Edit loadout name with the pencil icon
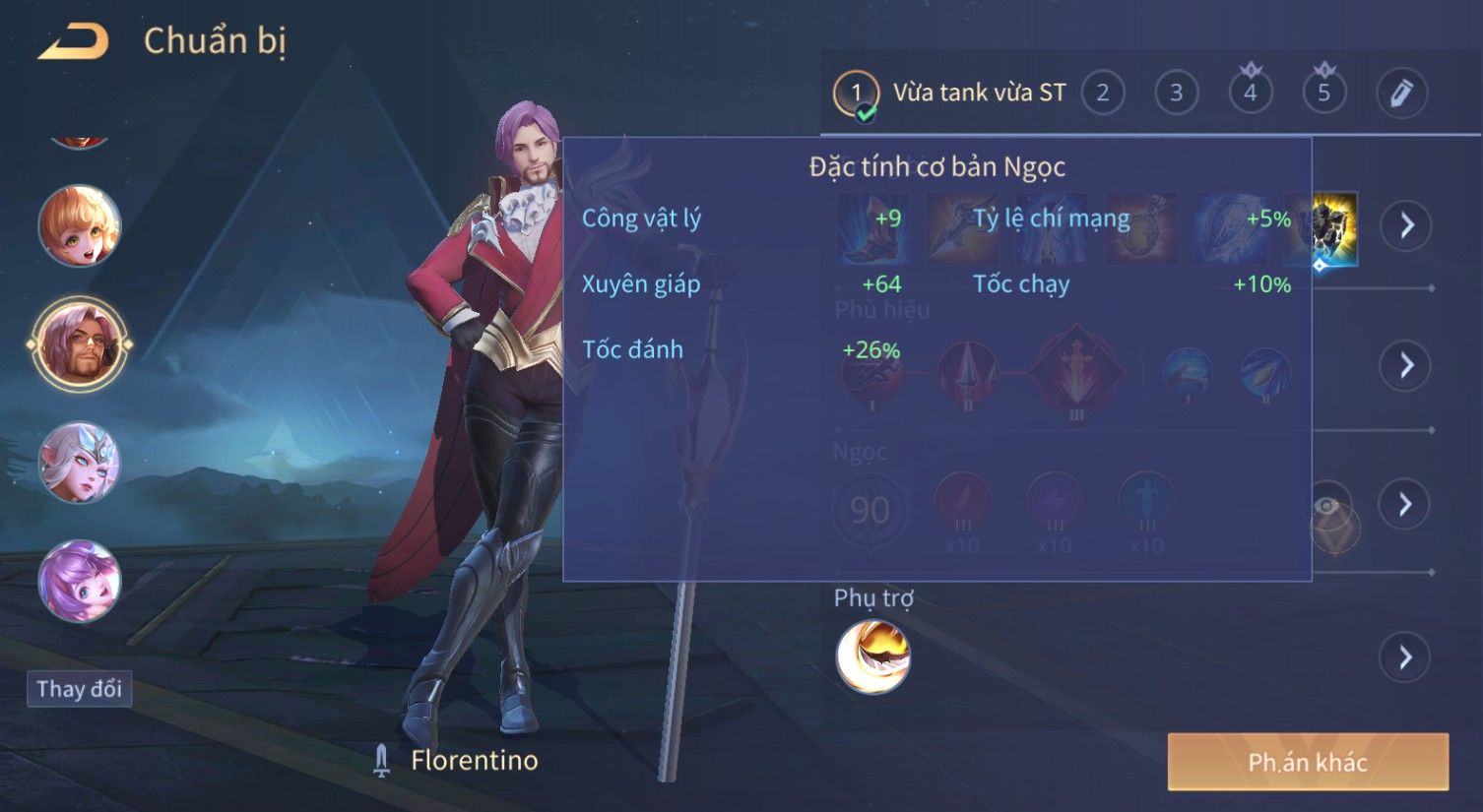This screenshot has height=812, width=1483. (1400, 94)
